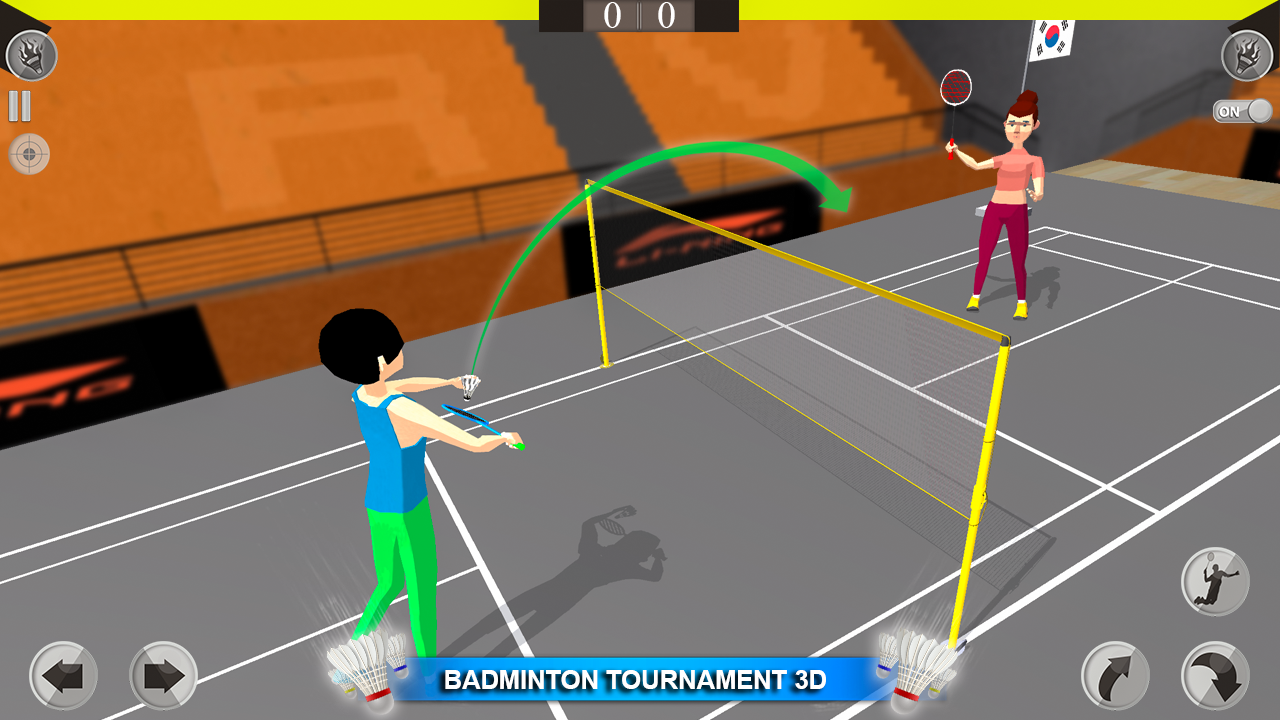The width and height of the screenshot is (1280, 720).
Task: Pause the match using the pause icon
Action: click(21, 104)
